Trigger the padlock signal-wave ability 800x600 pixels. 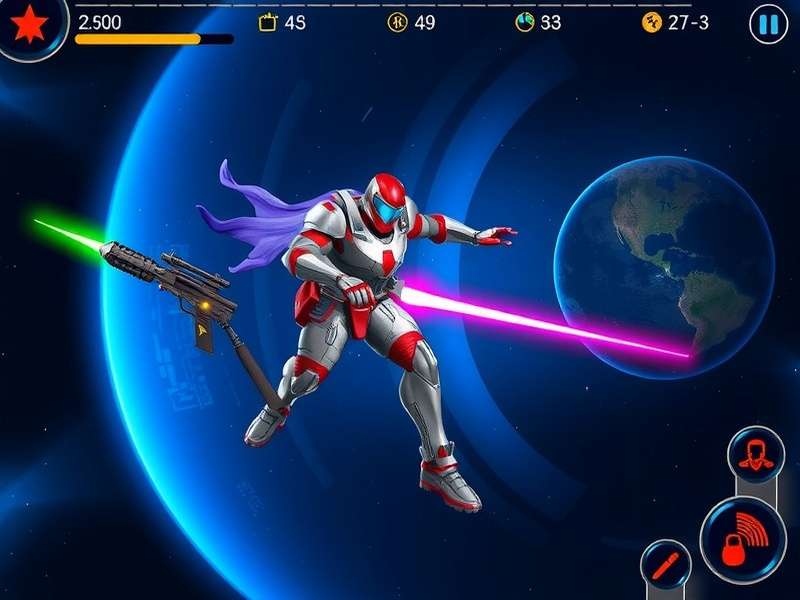click(741, 542)
